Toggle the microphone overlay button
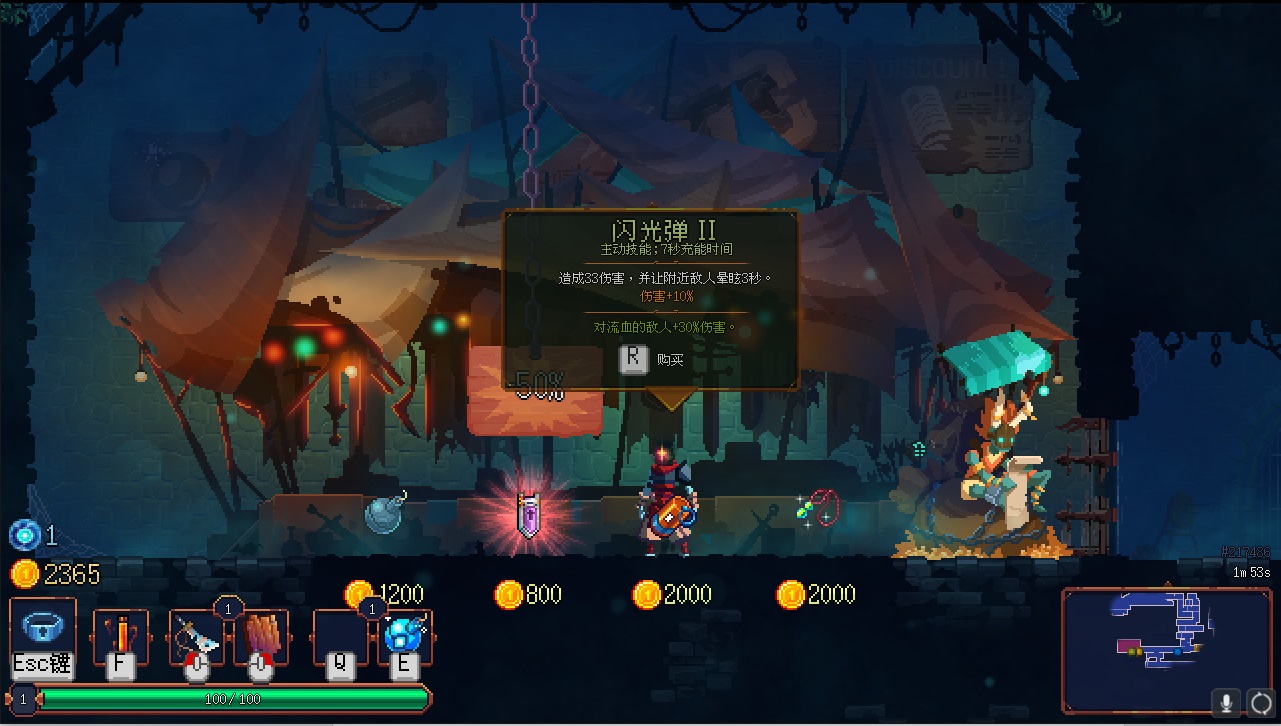This screenshot has height=726, width=1281. [x=1226, y=702]
